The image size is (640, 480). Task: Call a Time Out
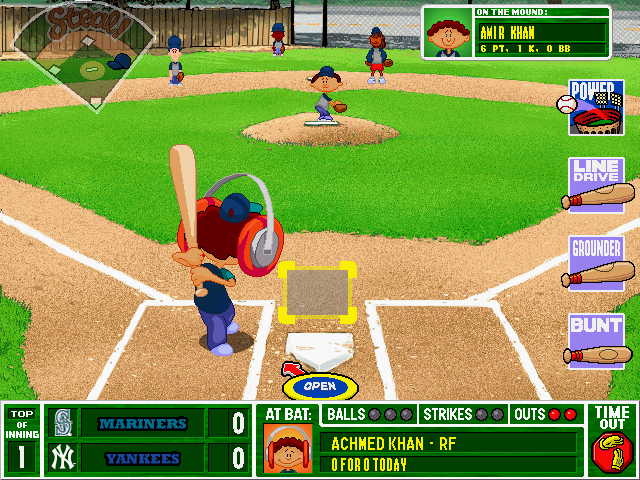tap(612, 440)
